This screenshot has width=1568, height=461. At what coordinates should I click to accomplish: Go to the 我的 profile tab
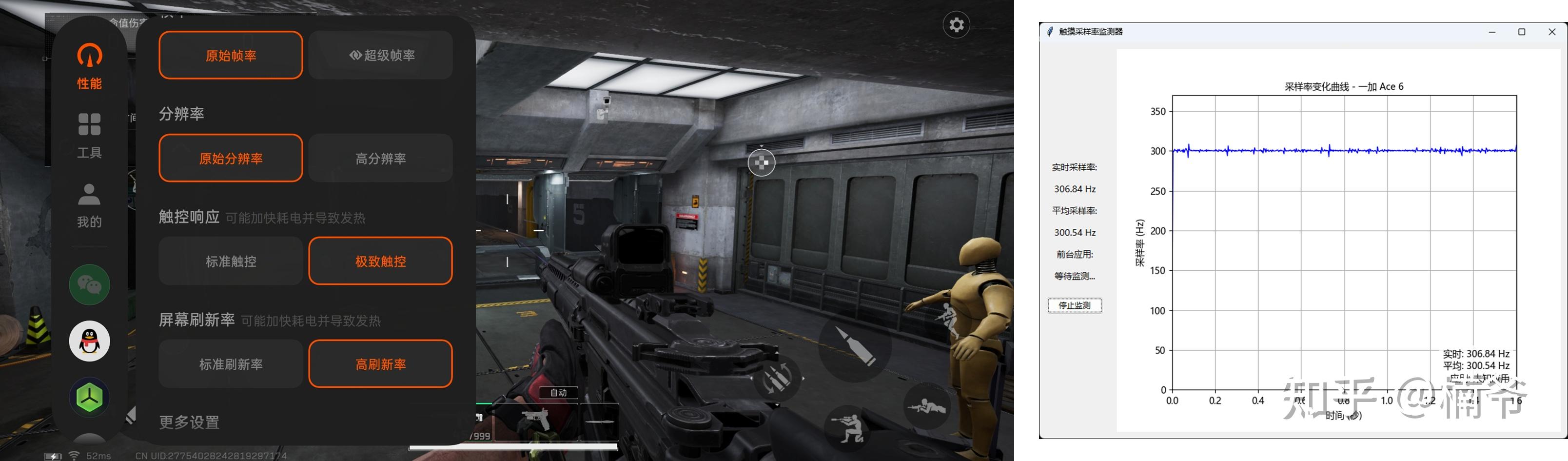click(x=90, y=205)
